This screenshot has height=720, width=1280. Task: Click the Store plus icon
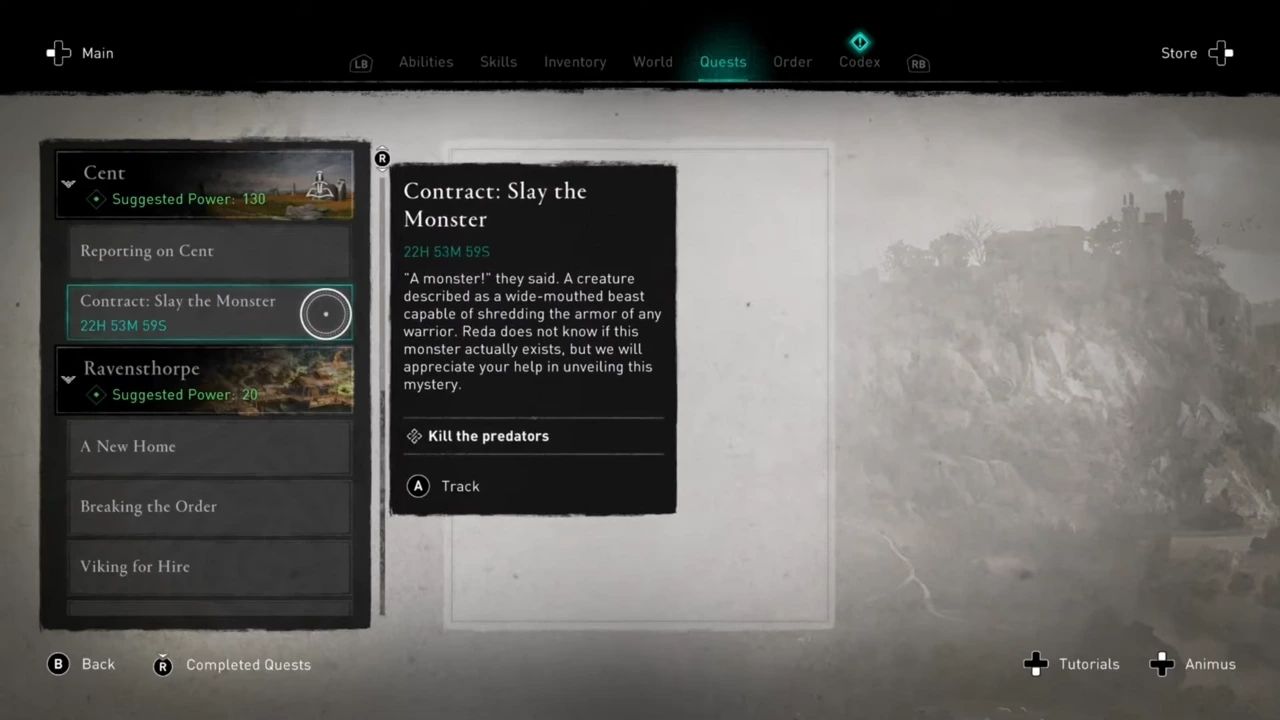[x=1221, y=53]
